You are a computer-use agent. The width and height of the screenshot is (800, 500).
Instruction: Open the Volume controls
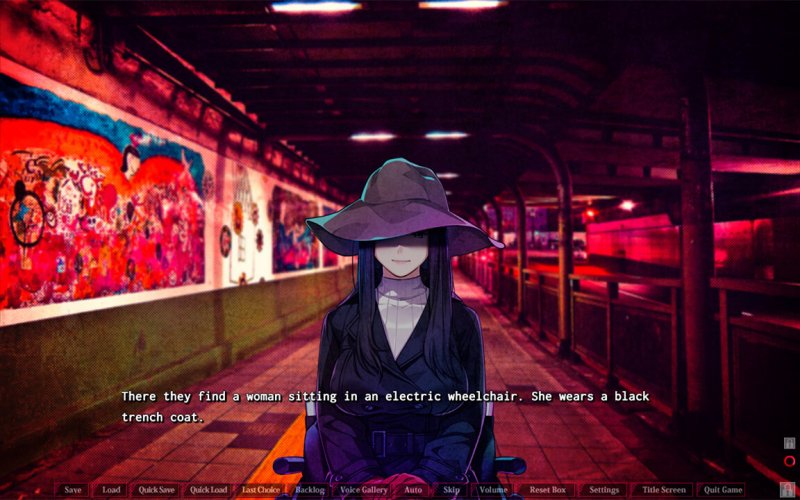coord(493,490)
